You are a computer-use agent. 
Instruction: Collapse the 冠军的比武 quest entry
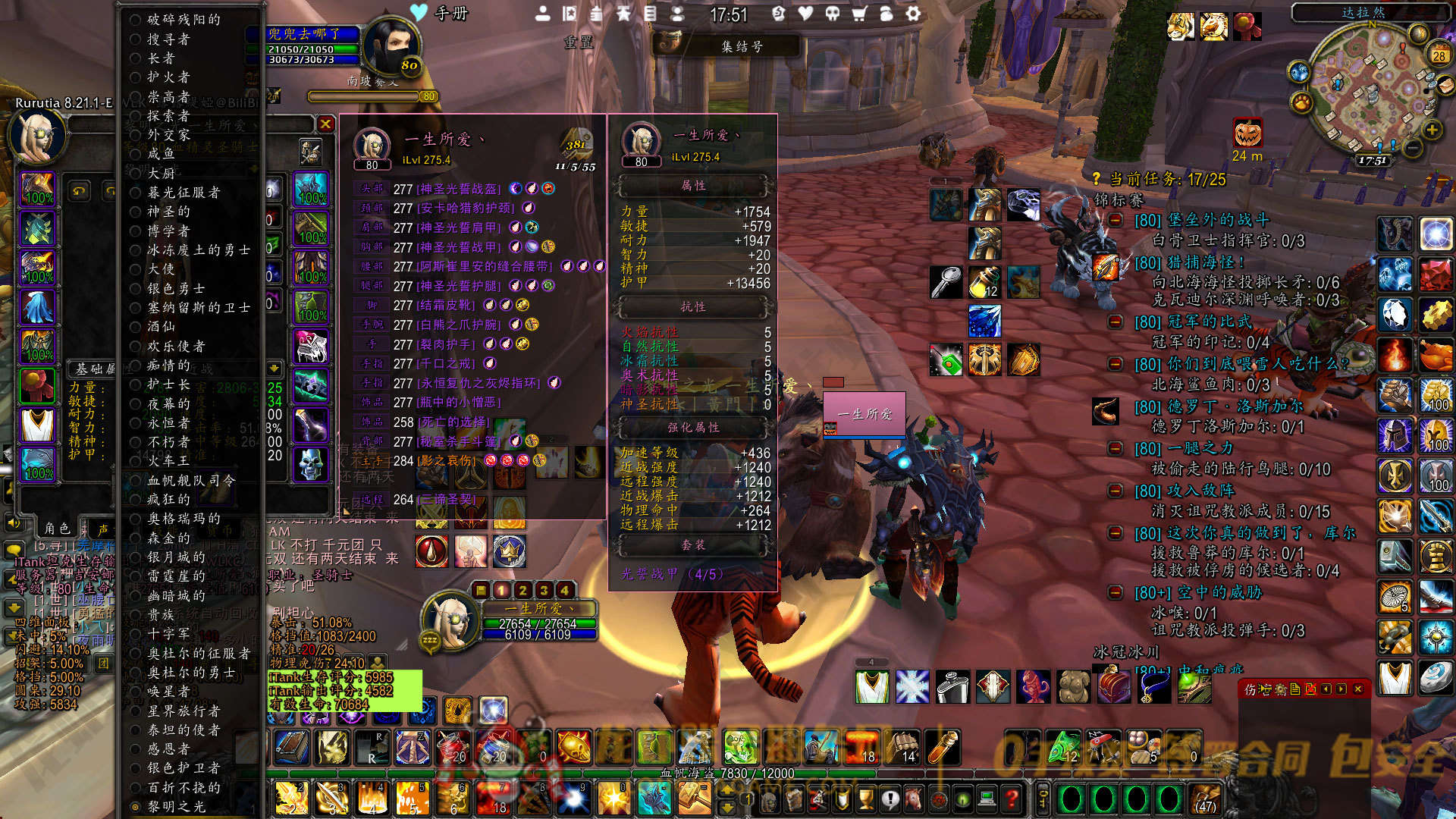(x=1116, y=322)
